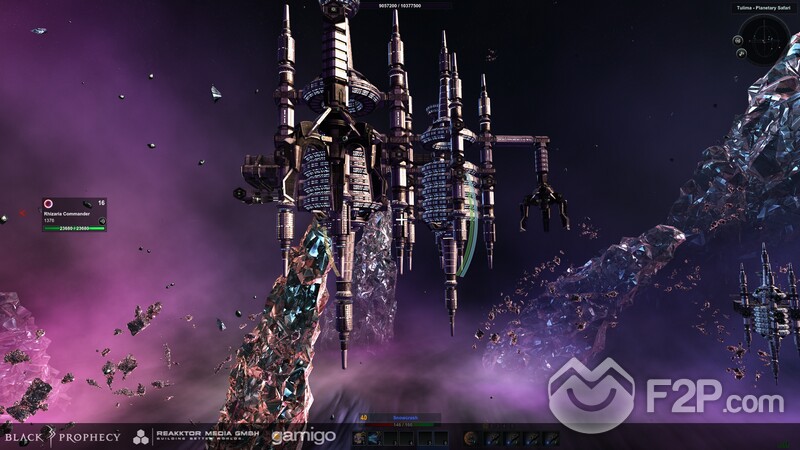The height and width of the screenshot is (450, 800).
Task: Activate the first hotbar ability slot
Action: click(x=359, y=437)
